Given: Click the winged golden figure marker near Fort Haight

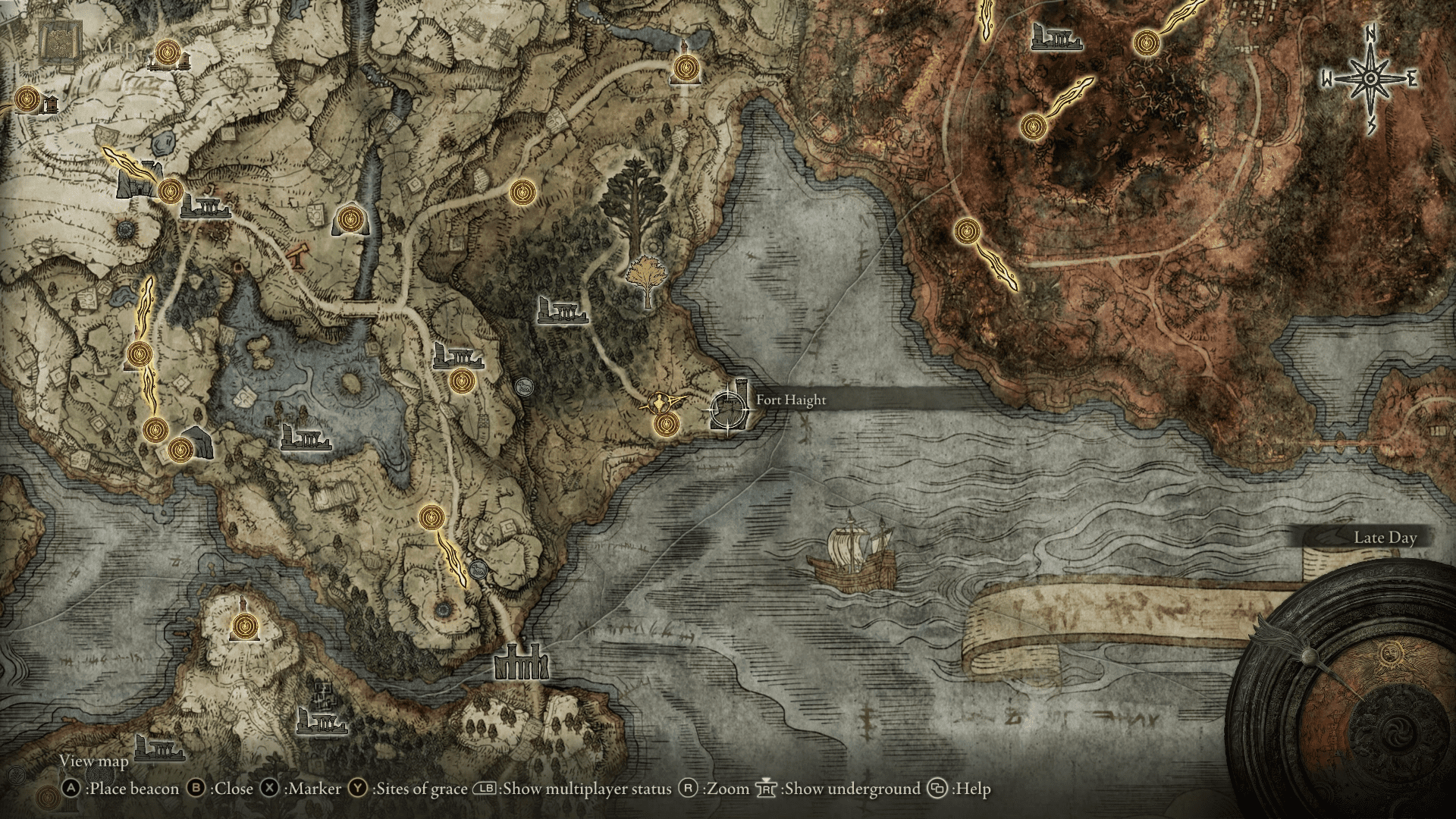Looking at the screenshot, I should point(664,400).
